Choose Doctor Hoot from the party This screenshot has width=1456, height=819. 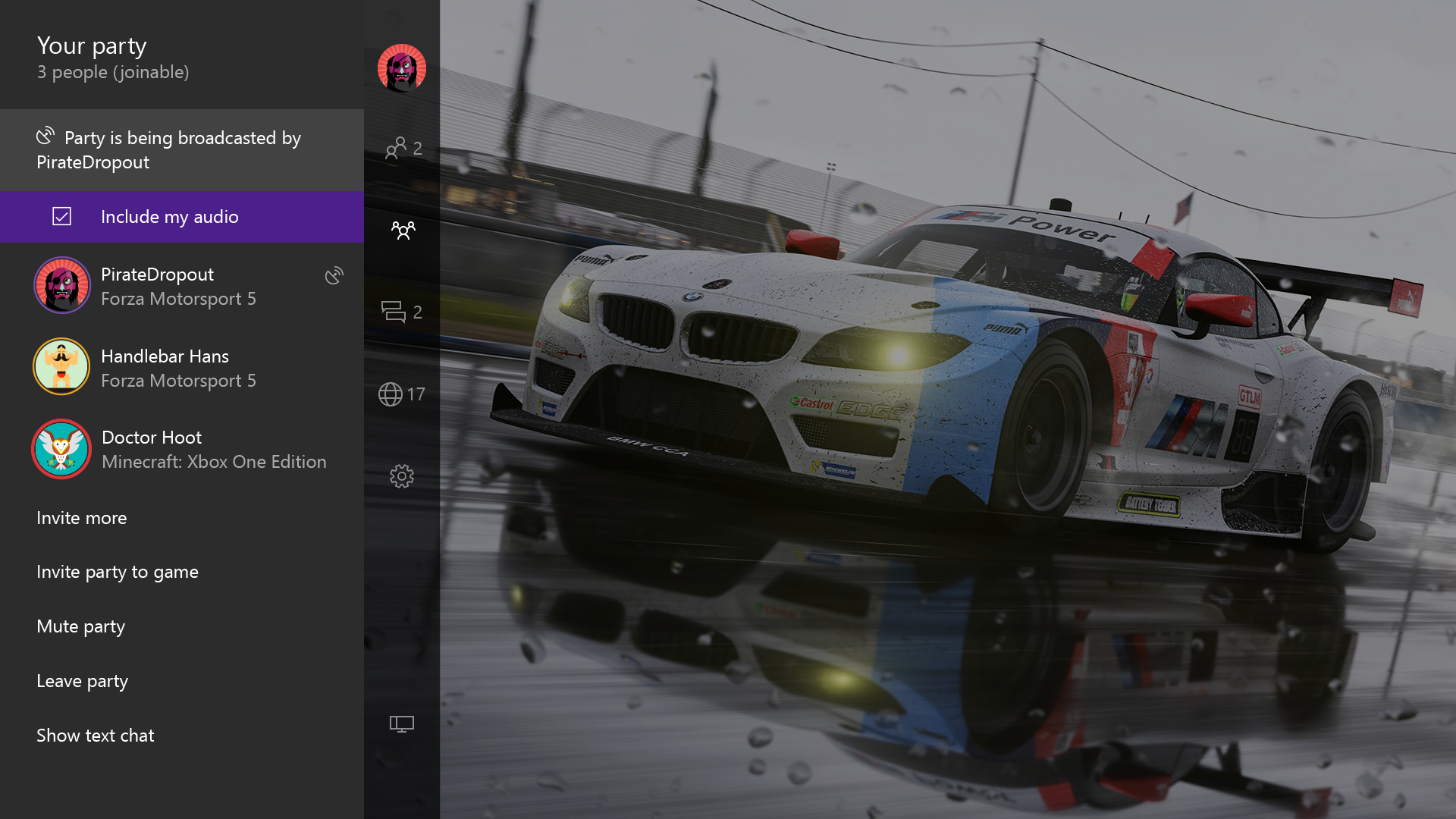click(178, 450)
